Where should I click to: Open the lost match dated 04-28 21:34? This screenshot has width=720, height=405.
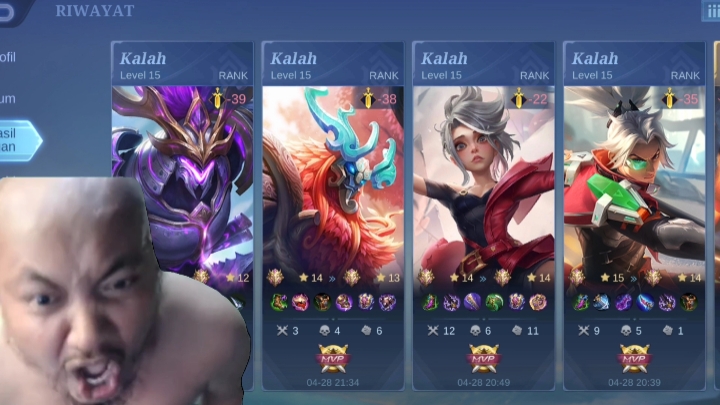coord(333,215)
